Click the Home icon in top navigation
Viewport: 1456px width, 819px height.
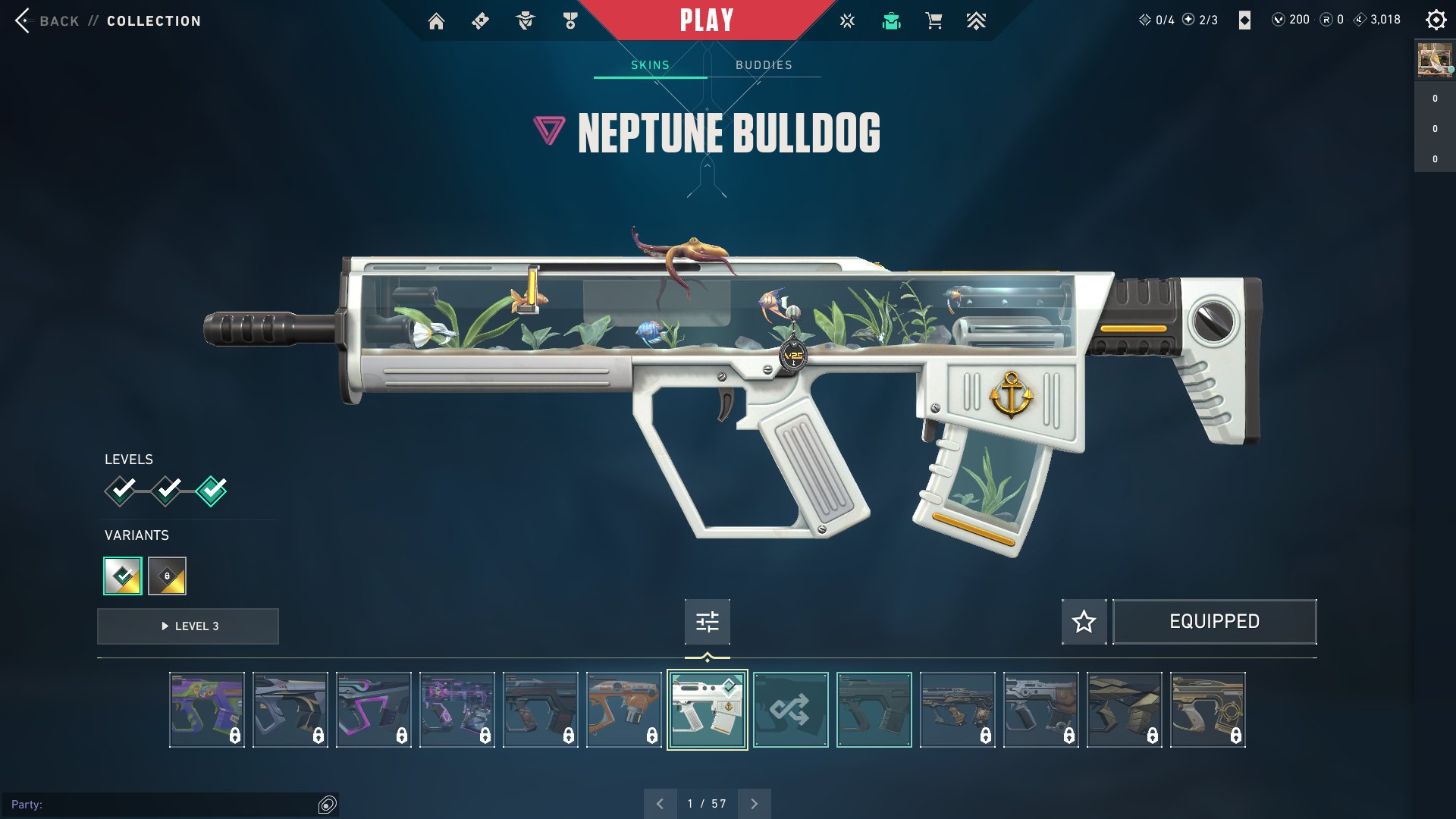pos(437,20)
